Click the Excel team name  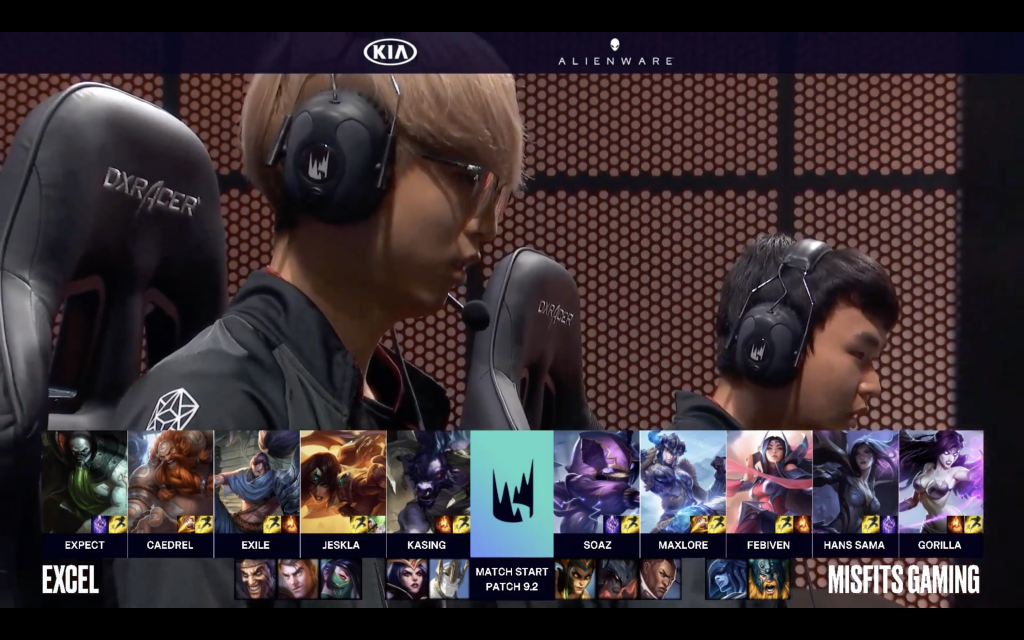point(70,580)
